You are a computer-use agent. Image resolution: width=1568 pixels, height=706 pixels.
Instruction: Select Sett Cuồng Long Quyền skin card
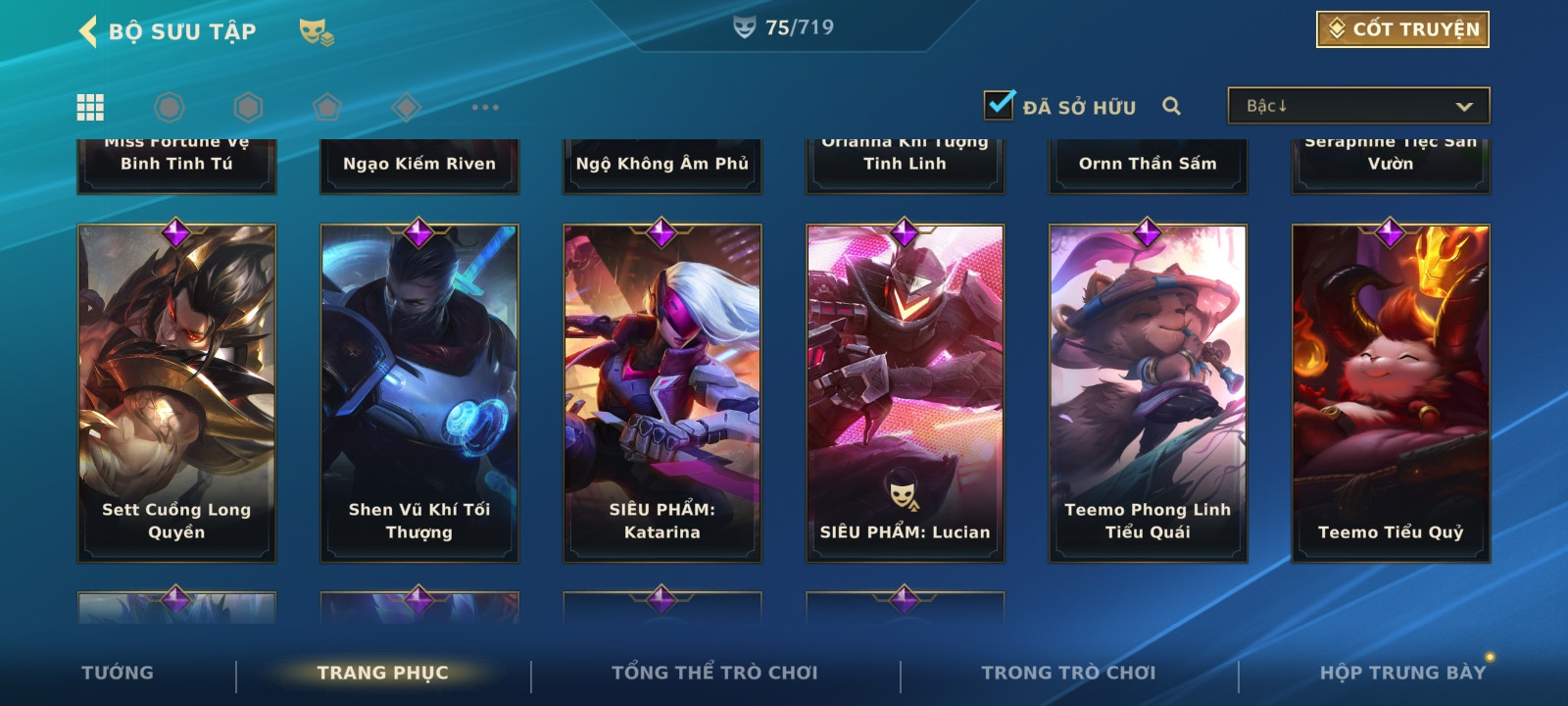(x=176, y=392)
